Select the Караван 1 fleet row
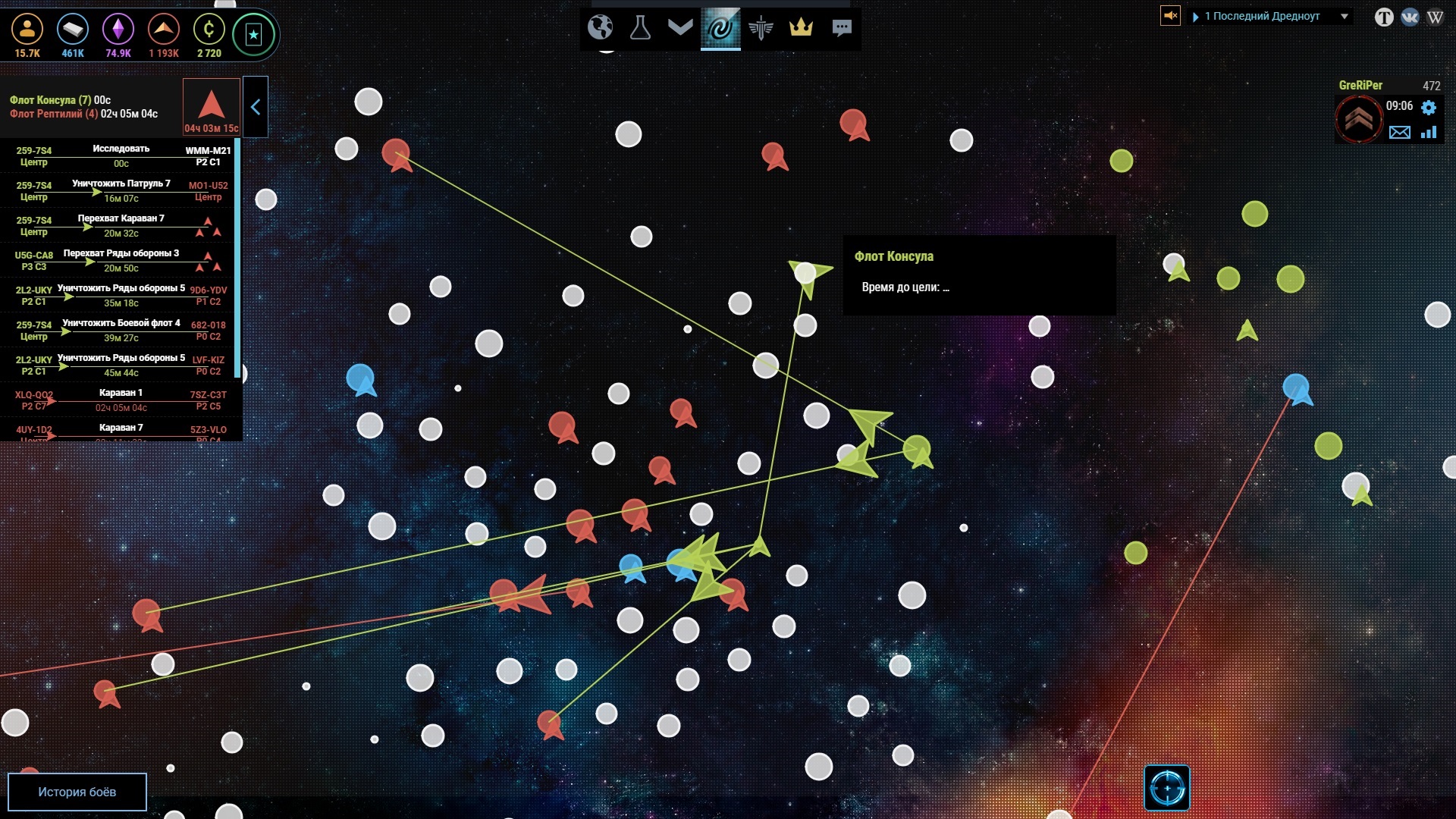 click(121, 400)
